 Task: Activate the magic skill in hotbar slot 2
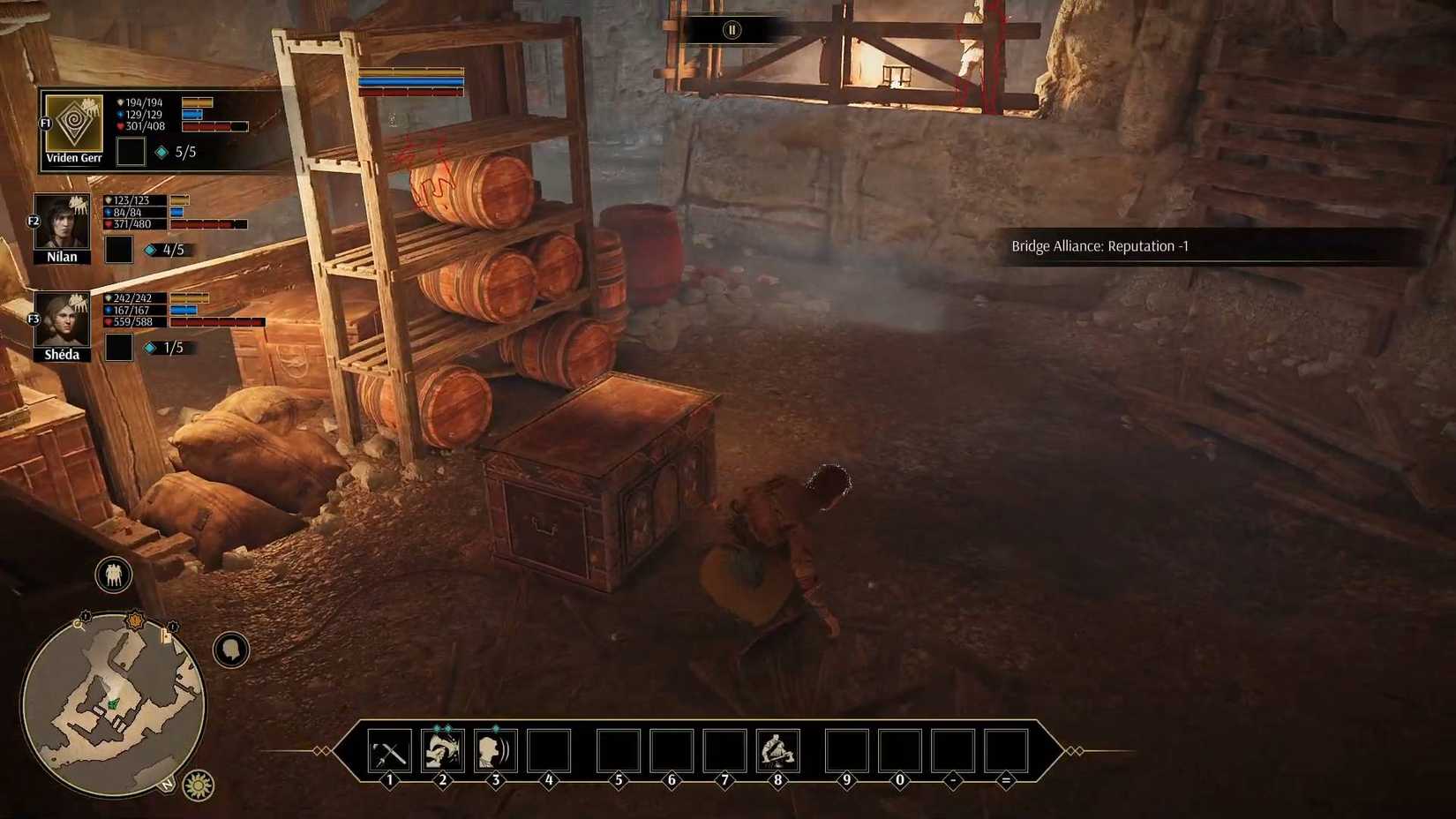(443, 751)
